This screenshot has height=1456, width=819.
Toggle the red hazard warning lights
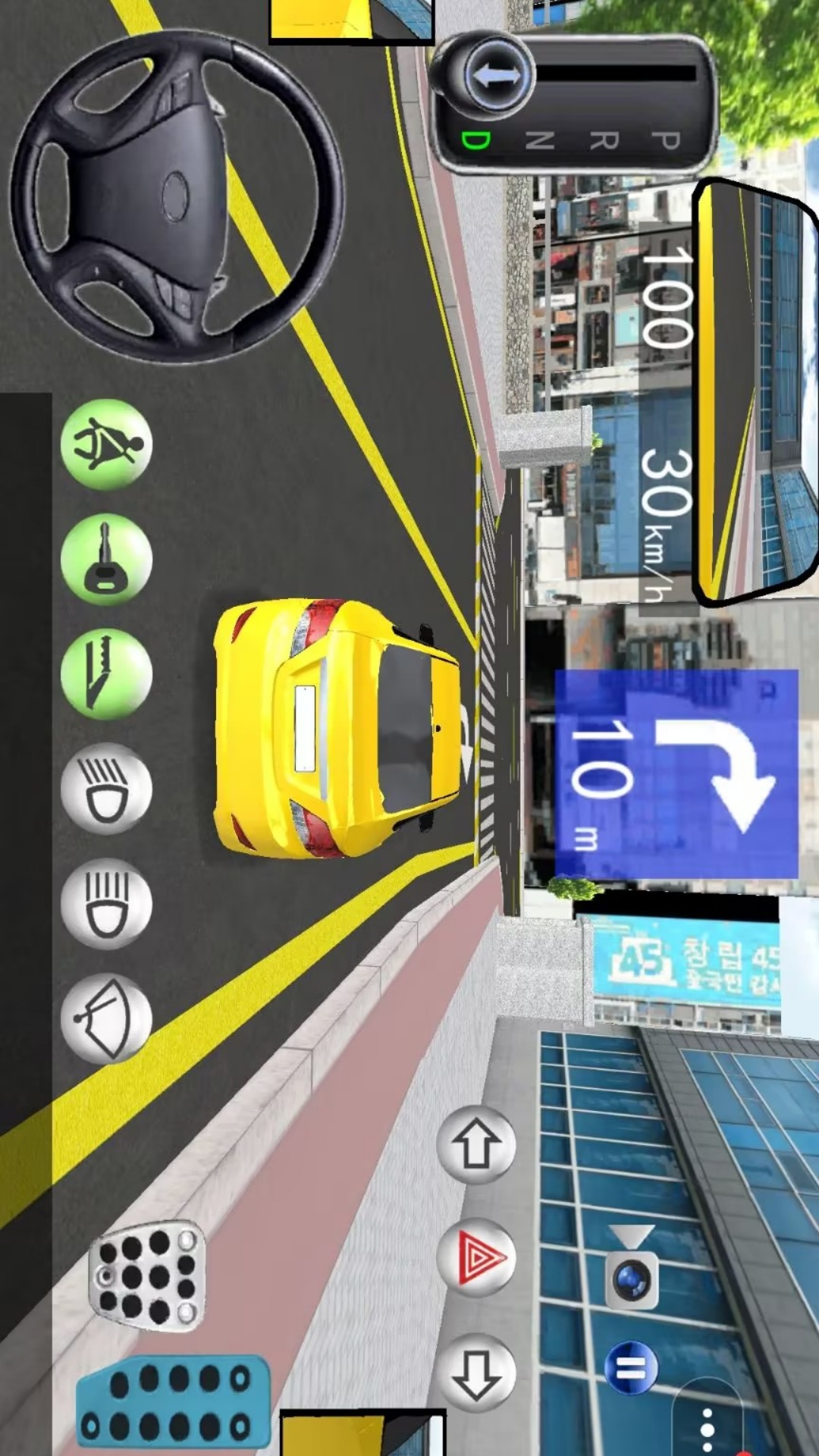point(475,1259)
